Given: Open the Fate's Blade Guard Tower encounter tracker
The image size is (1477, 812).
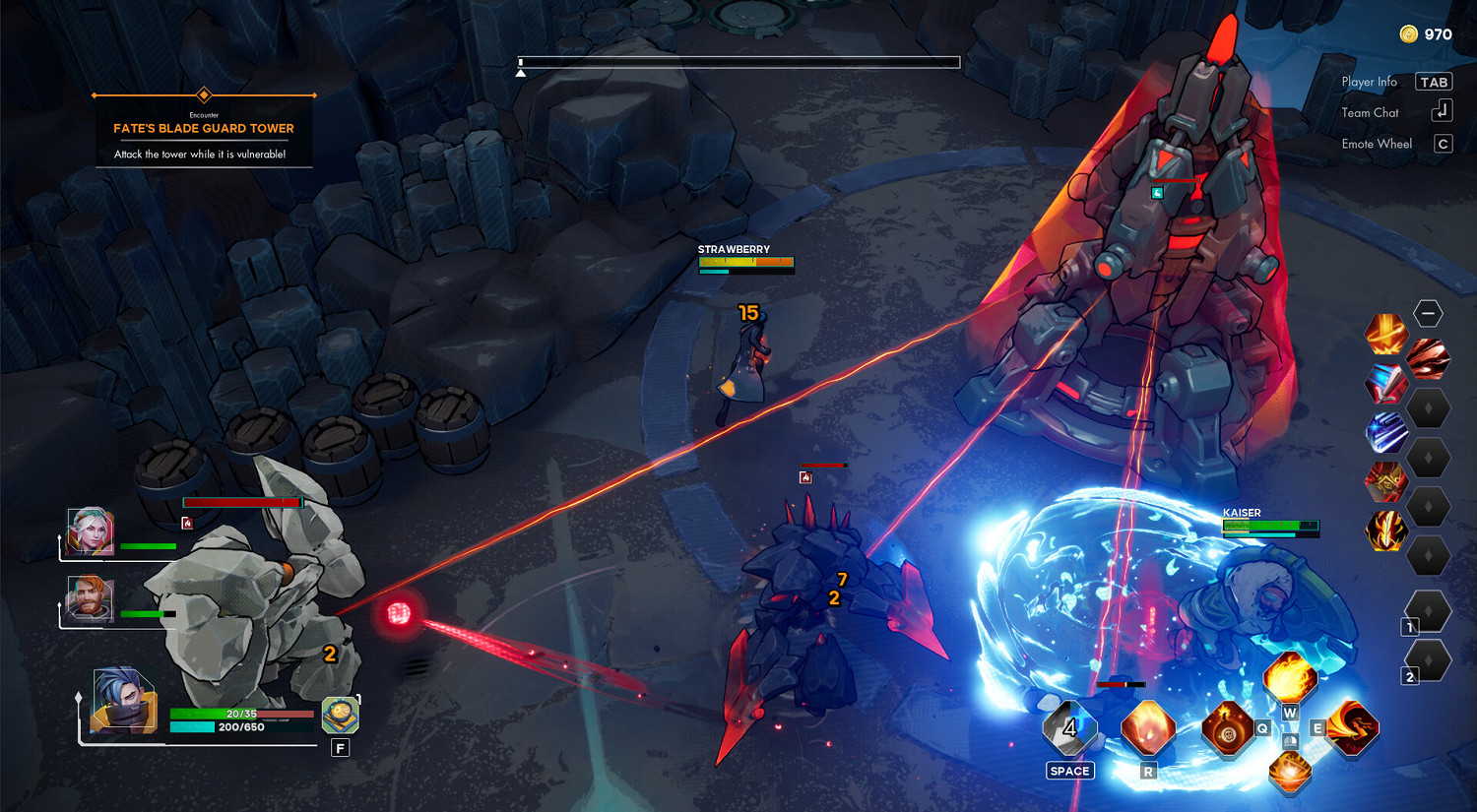Looking at the screenshot, I should pyautogui.click(x=204, y=129).
